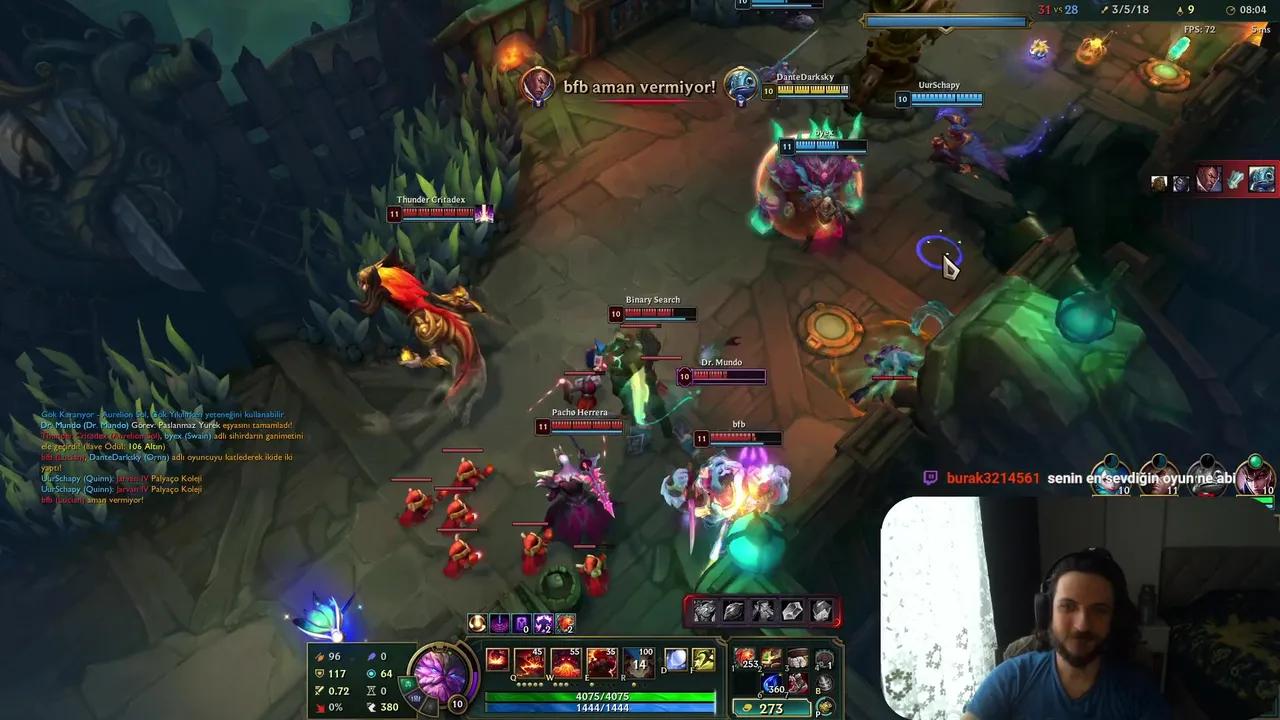Click the yellow F summoner spell icon
This screenshot has width=1280, height=720.
click(704, 660)
